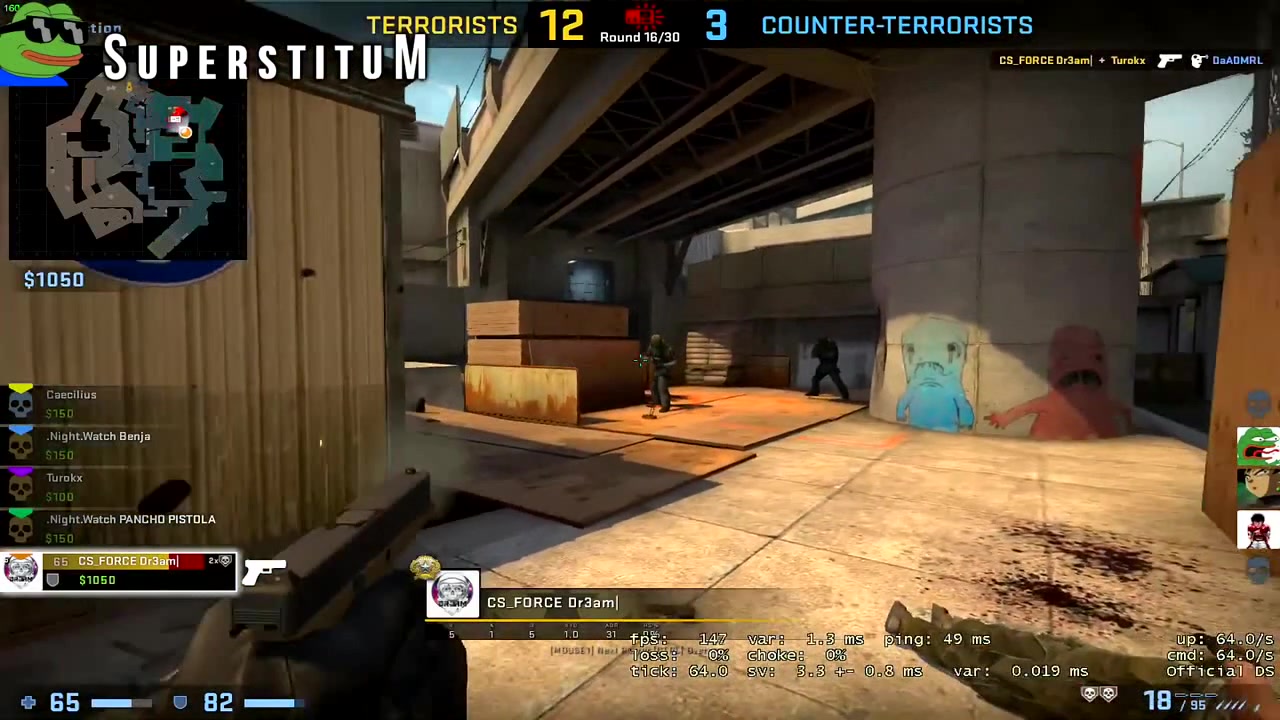Toggle .Night.Watch Benja's blue team arrow
Image resolution: width=1280 pixels, height=720 pixels.
21,430
